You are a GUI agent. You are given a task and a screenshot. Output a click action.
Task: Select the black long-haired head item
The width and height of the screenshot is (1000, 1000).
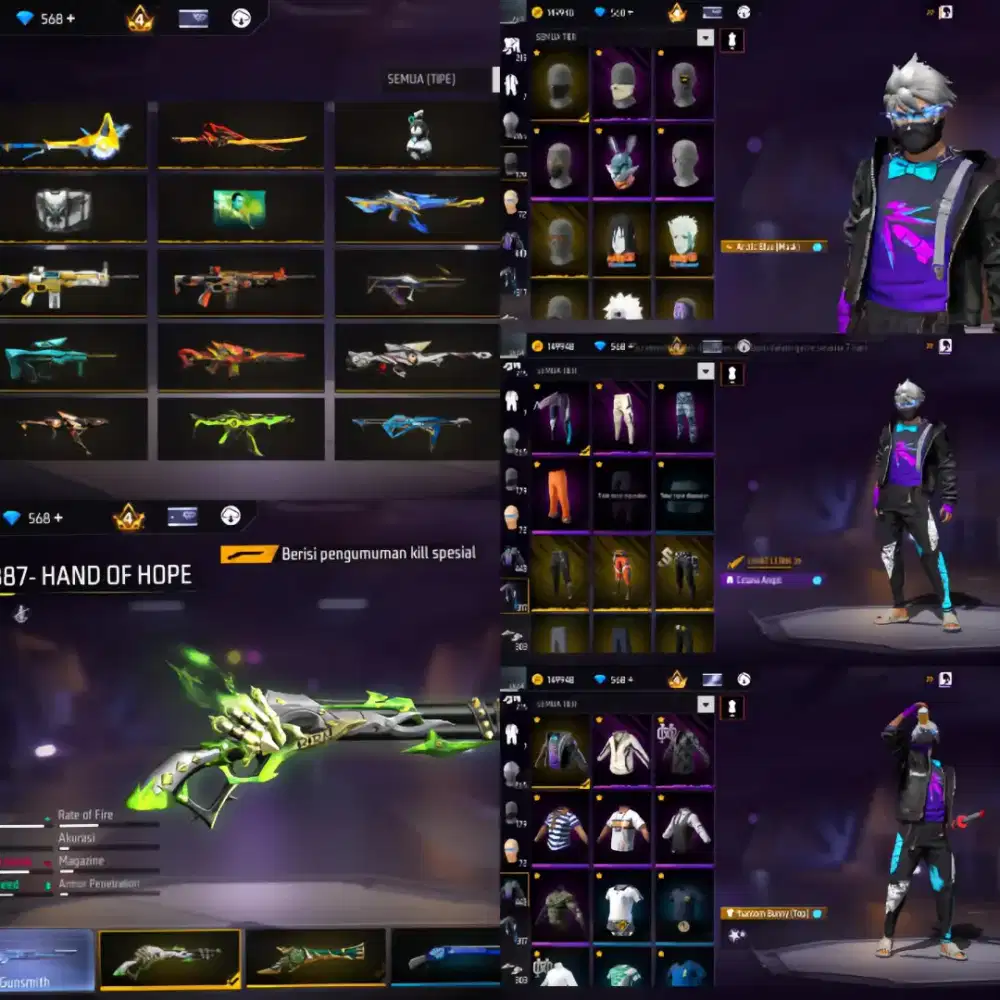[x=620, y=240]
